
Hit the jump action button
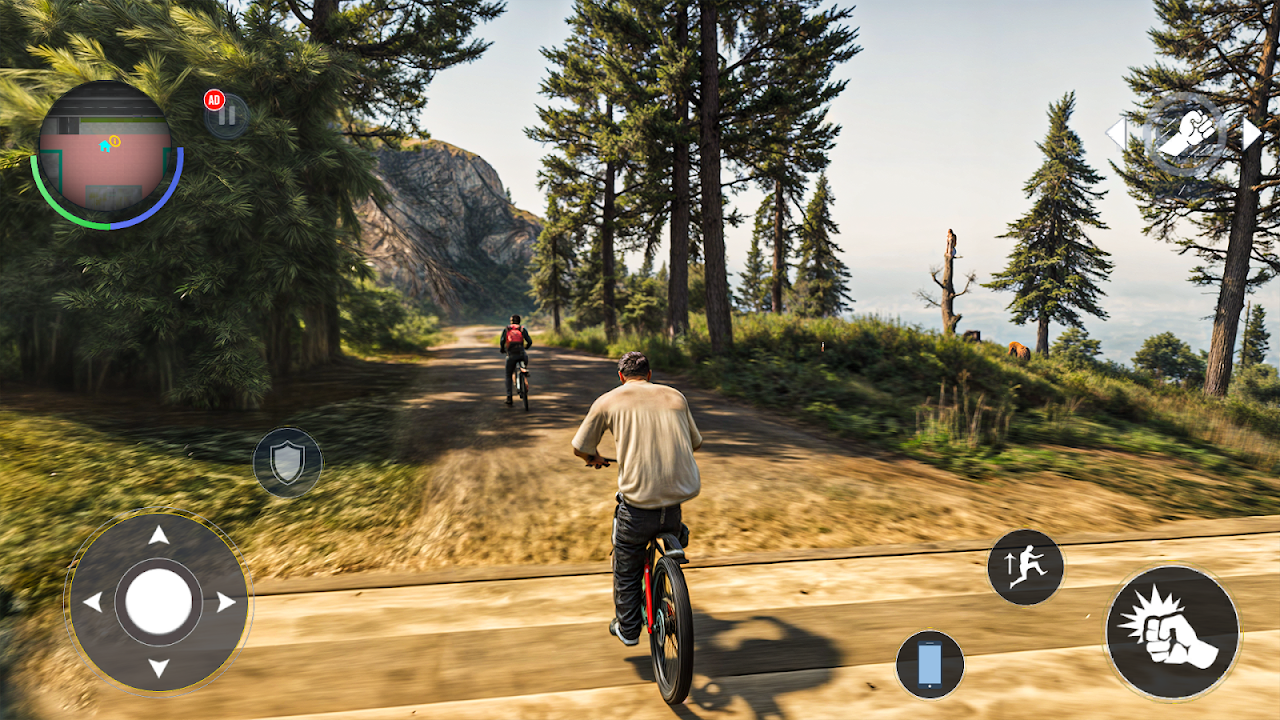pyautogui.click(x=1025, y=567)
